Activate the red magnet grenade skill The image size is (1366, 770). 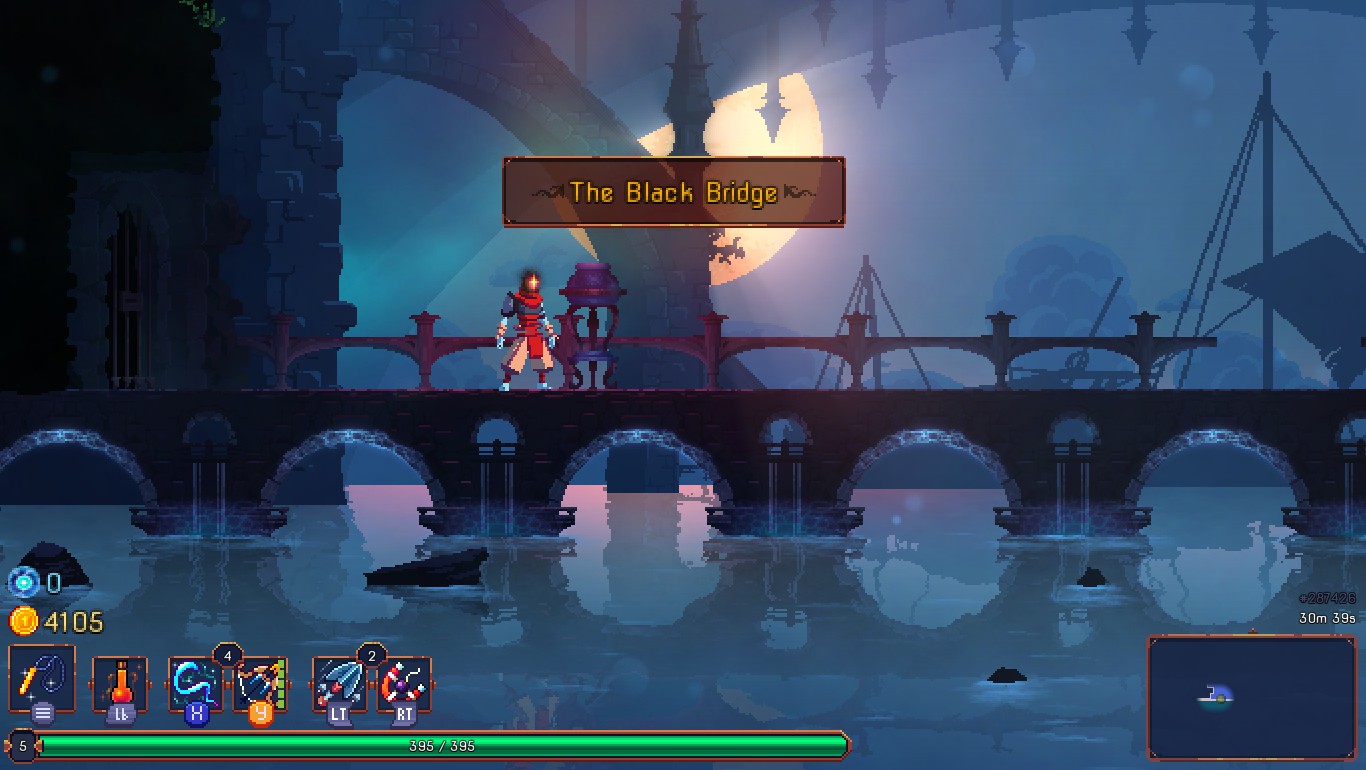(404, 683)
